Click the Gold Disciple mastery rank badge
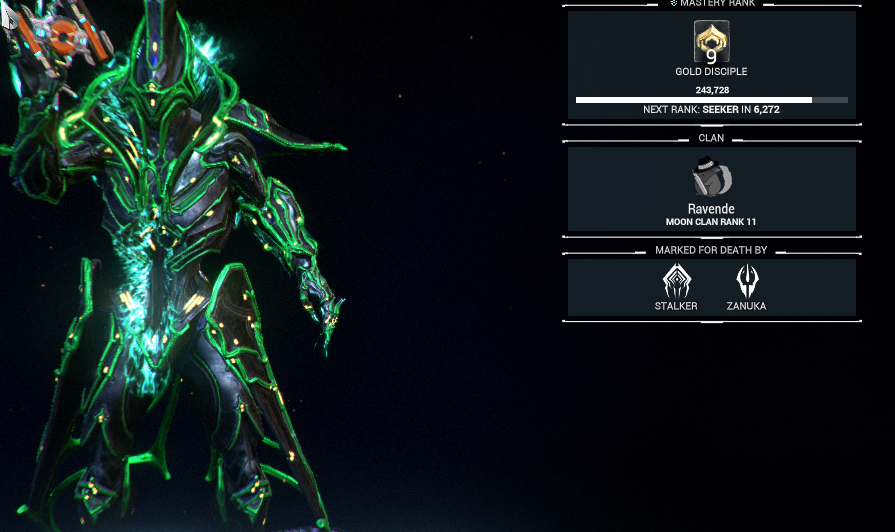The width and height of the screenshot is (895, 532). click(711, 42)
